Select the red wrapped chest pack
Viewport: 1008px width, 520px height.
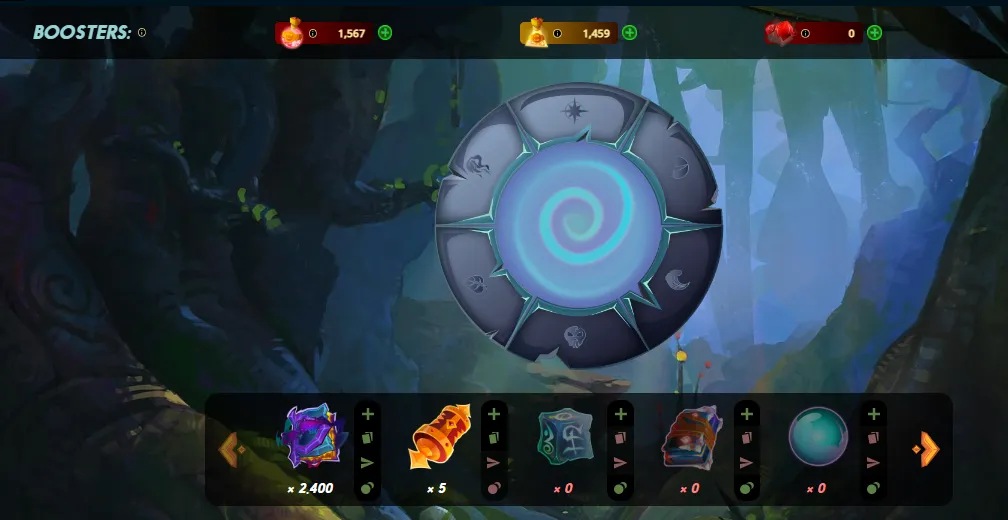click(692, 437)
